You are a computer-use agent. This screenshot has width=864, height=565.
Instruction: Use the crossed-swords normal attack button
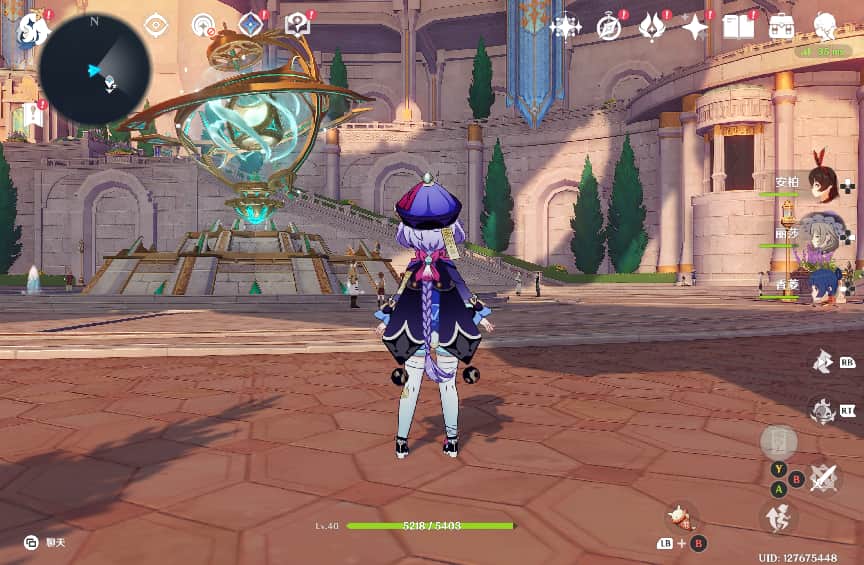pyautogui.click(x=823, y=477)
